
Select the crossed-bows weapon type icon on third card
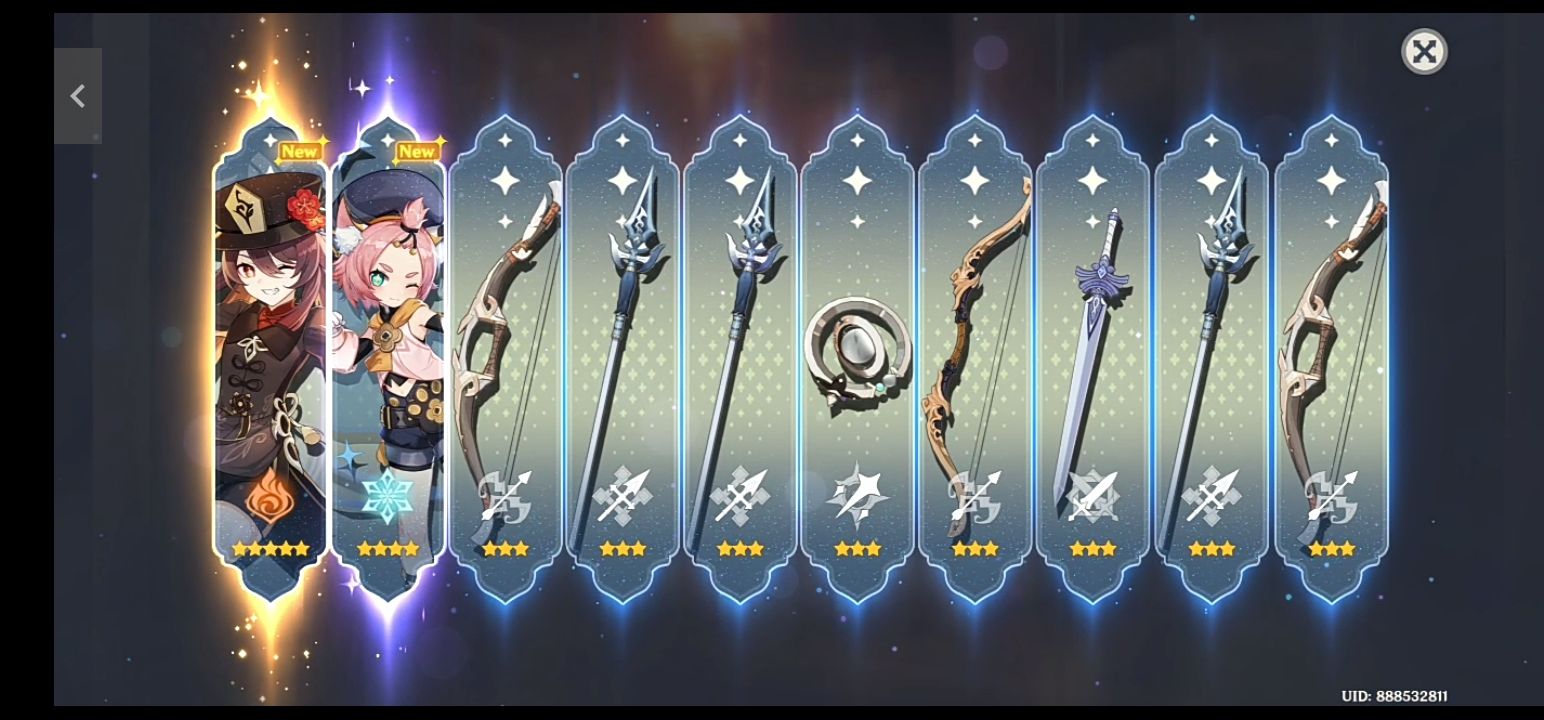click(x=506, y=494)
